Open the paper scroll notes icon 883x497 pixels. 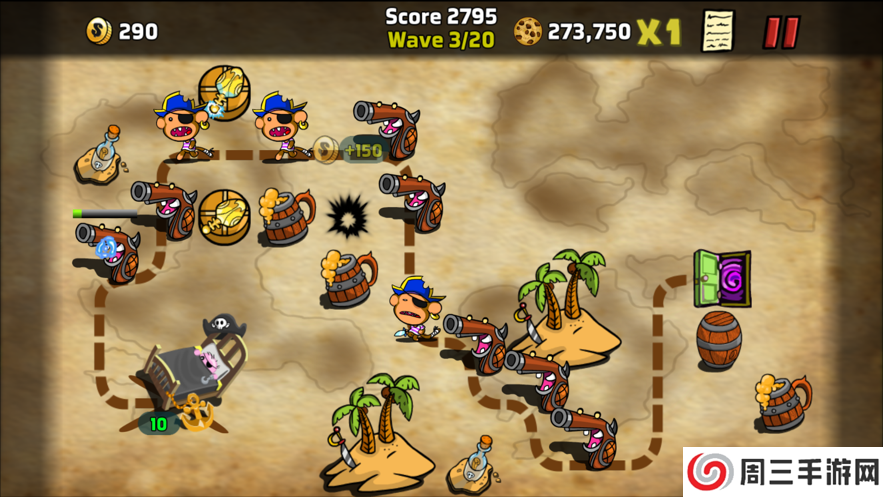coord(718,31)
